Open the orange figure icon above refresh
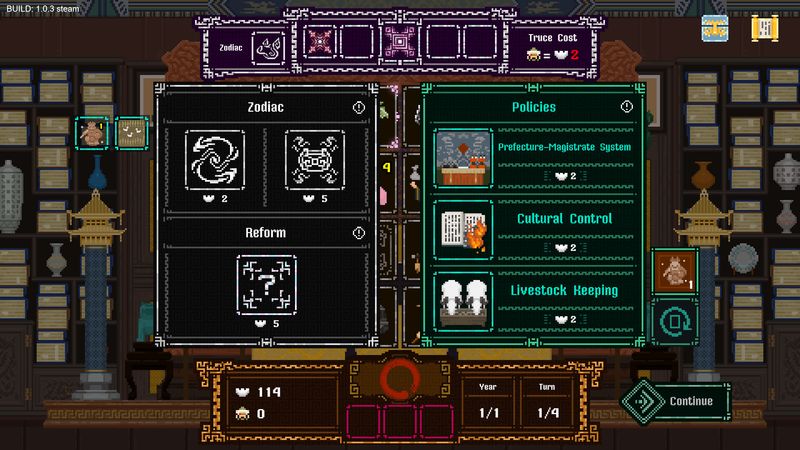The width and height of the screenshot is (800, 450). pyautogui.click(x=674, y=270)
